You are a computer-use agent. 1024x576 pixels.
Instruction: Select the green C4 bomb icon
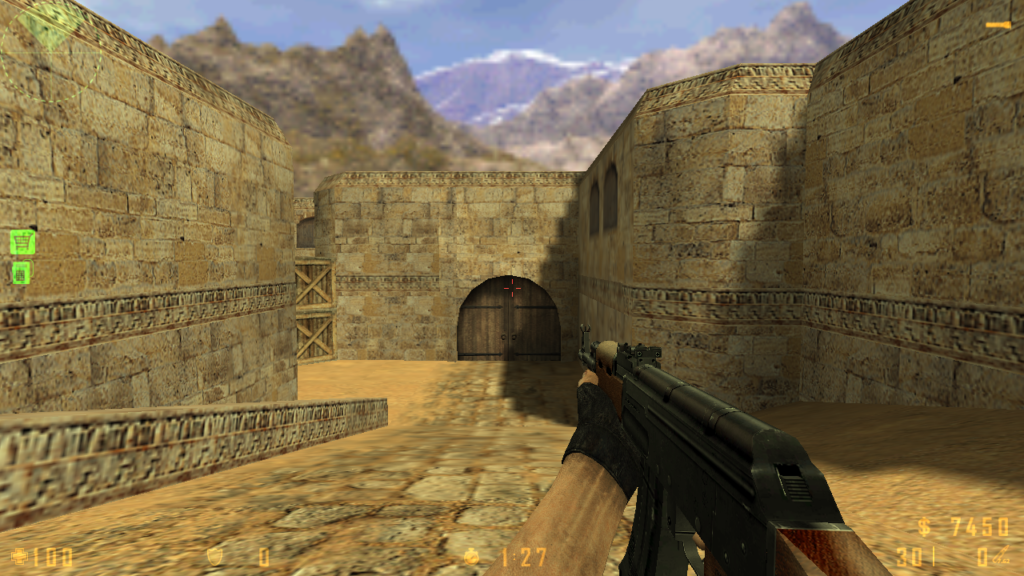coord(21,272)
